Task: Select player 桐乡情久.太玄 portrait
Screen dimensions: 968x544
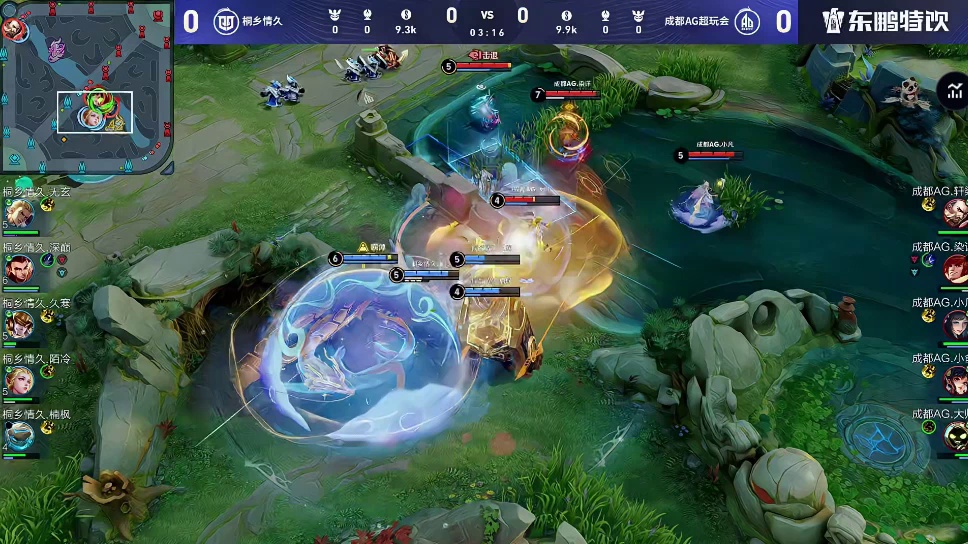Action: (x=19, y=213)
